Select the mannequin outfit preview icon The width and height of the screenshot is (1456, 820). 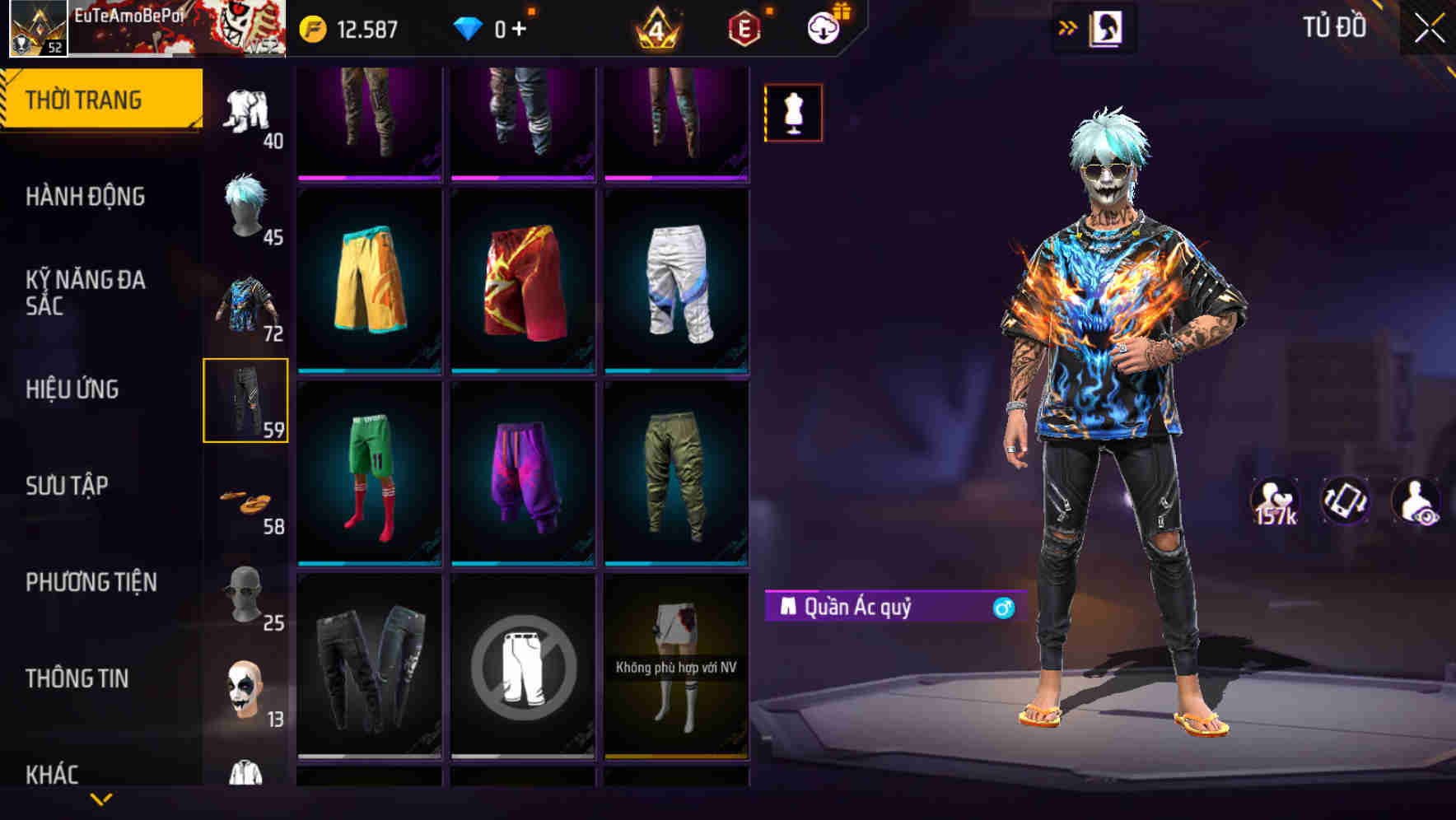click(x=793, y=113)
